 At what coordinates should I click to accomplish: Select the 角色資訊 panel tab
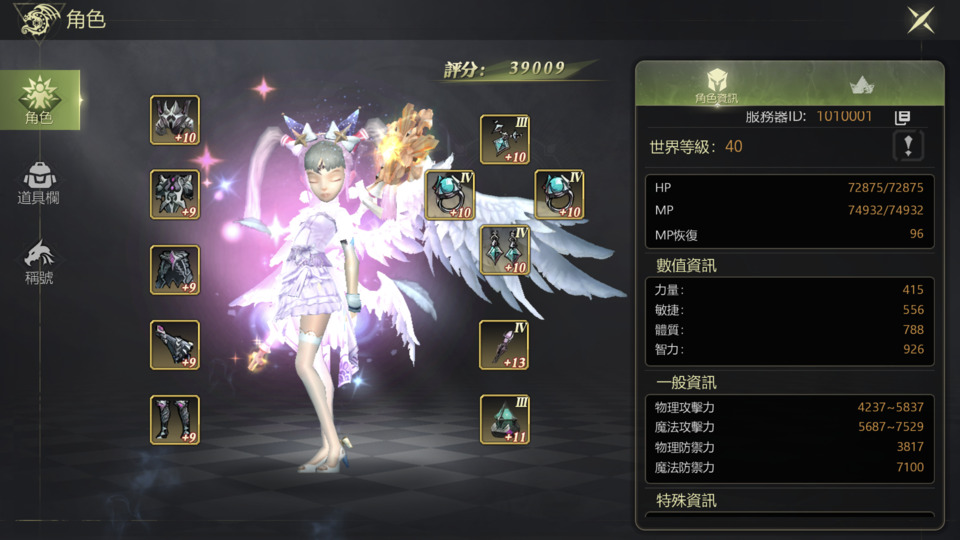[716, 86]
